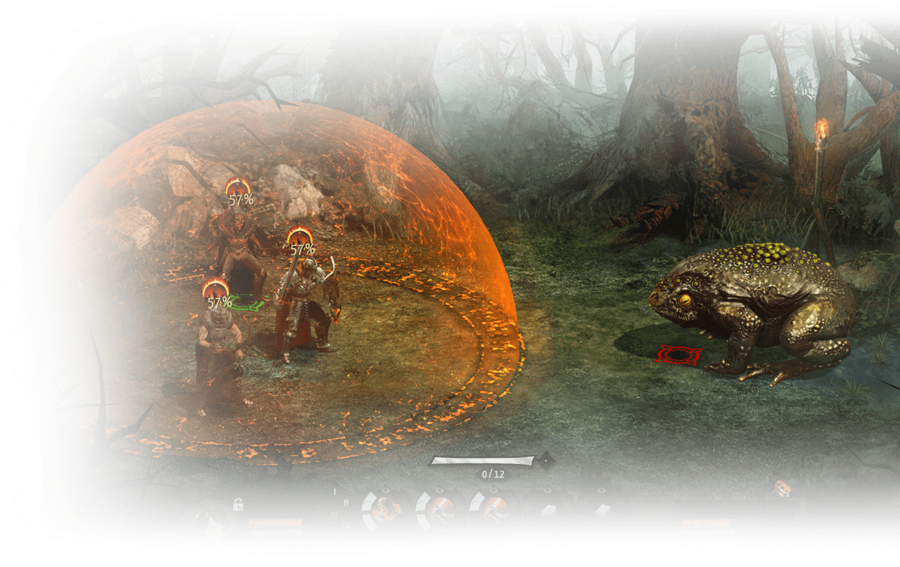This screenshot has width=900, height=567.
Task: Switch to ability set II
Action: pyautogui.click(x=346, y=502)
